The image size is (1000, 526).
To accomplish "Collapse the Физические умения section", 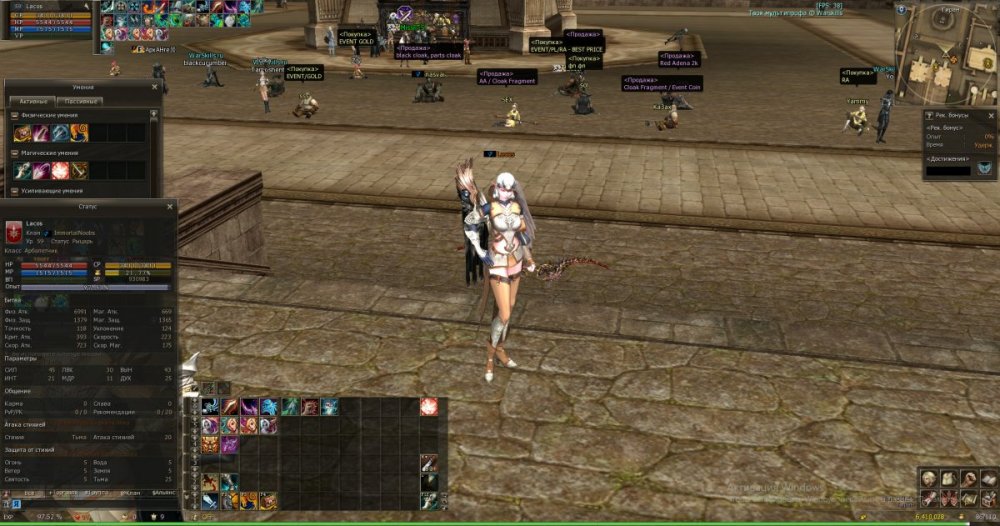I will click(15, 116).
